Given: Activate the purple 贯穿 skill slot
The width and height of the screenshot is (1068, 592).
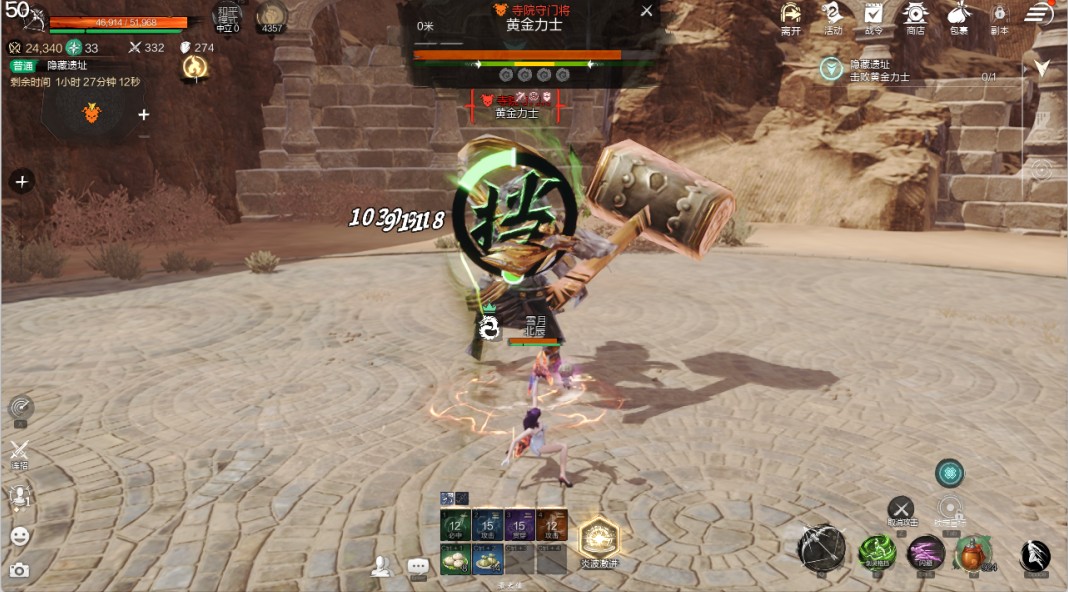Looking at the screenshot, I should (x=520, y=524).
